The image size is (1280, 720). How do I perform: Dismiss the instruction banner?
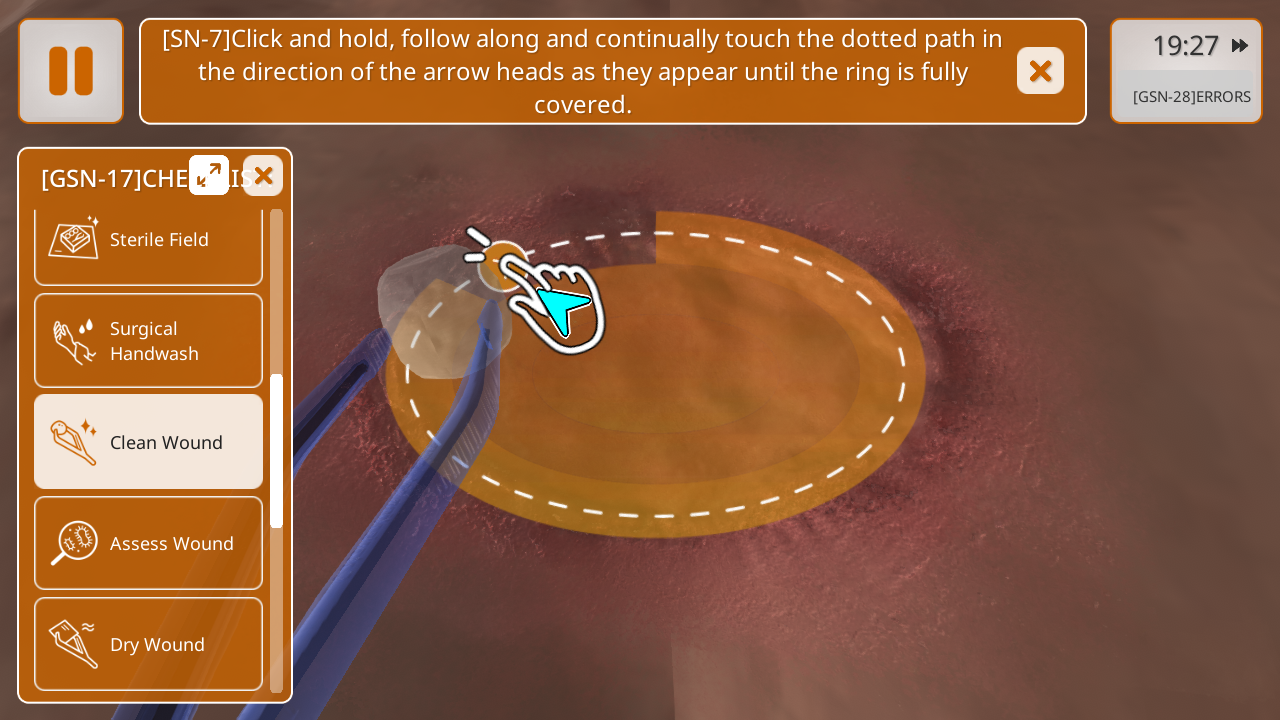point(1040,71)
